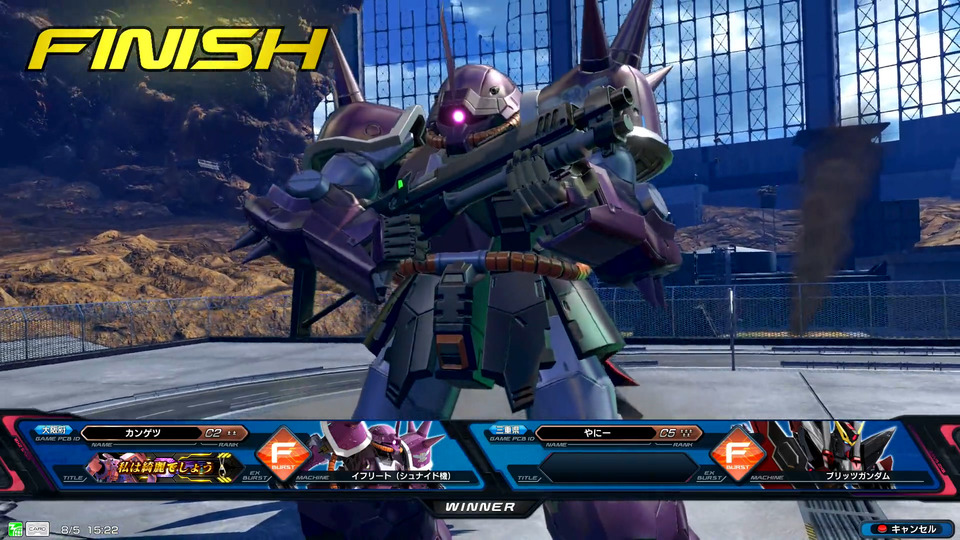Image resolution: width=960 pixels, height=540 pixels.
Task: Click the CARD icon in the corner
Action: pos(36,529)
